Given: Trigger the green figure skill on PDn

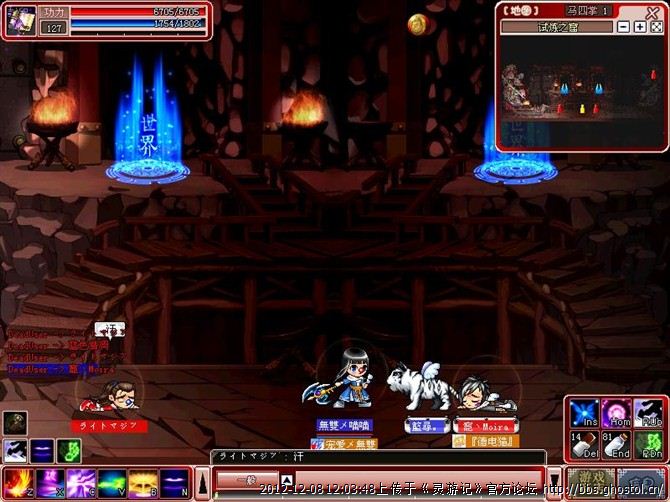Looking at the screenshot, I should 647,445.
